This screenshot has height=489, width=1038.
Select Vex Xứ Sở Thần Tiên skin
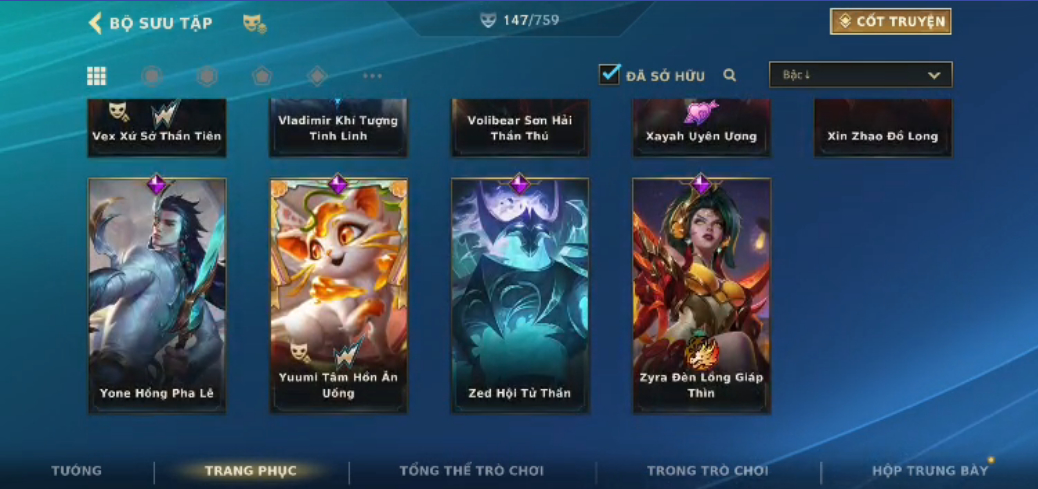coord(157,128)
